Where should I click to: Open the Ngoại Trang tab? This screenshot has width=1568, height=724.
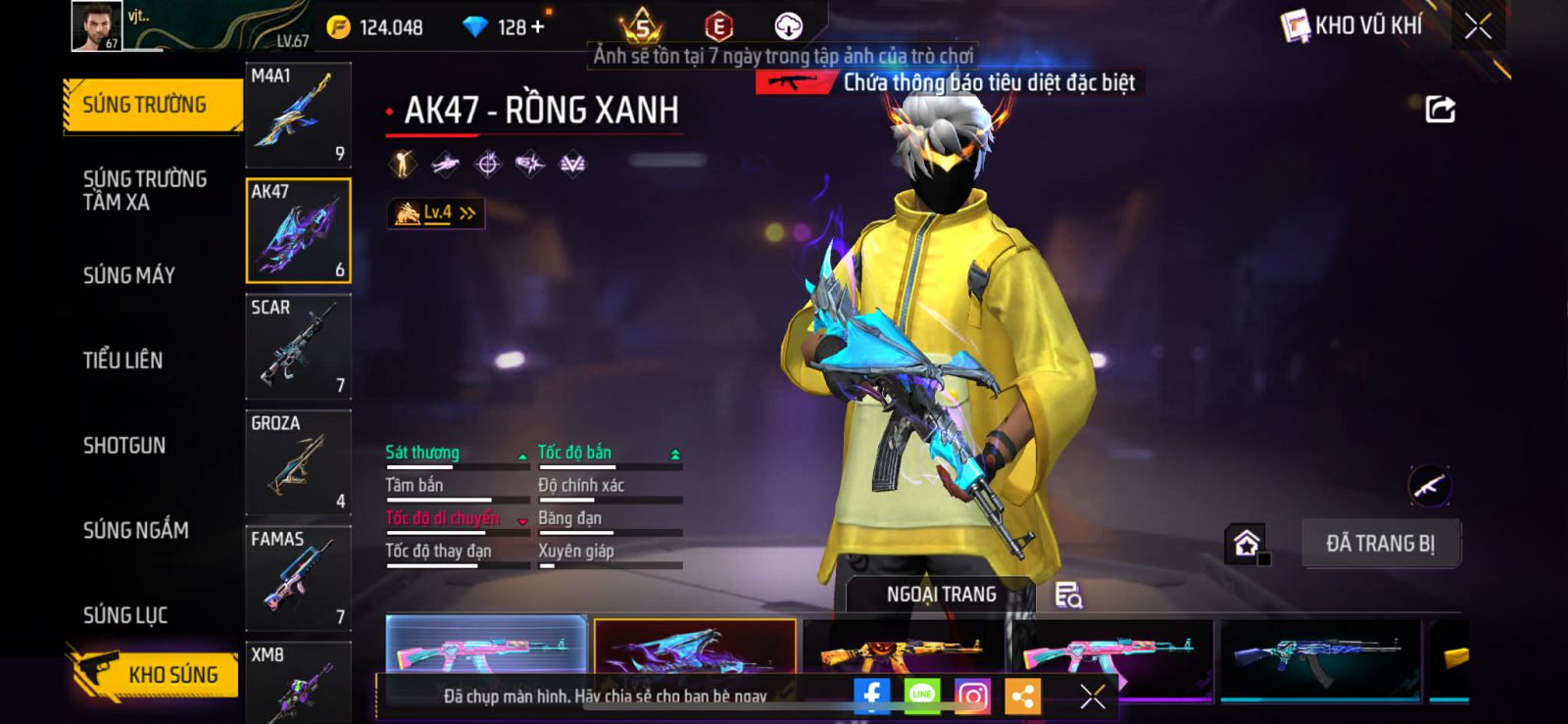[x=941, y=595]
